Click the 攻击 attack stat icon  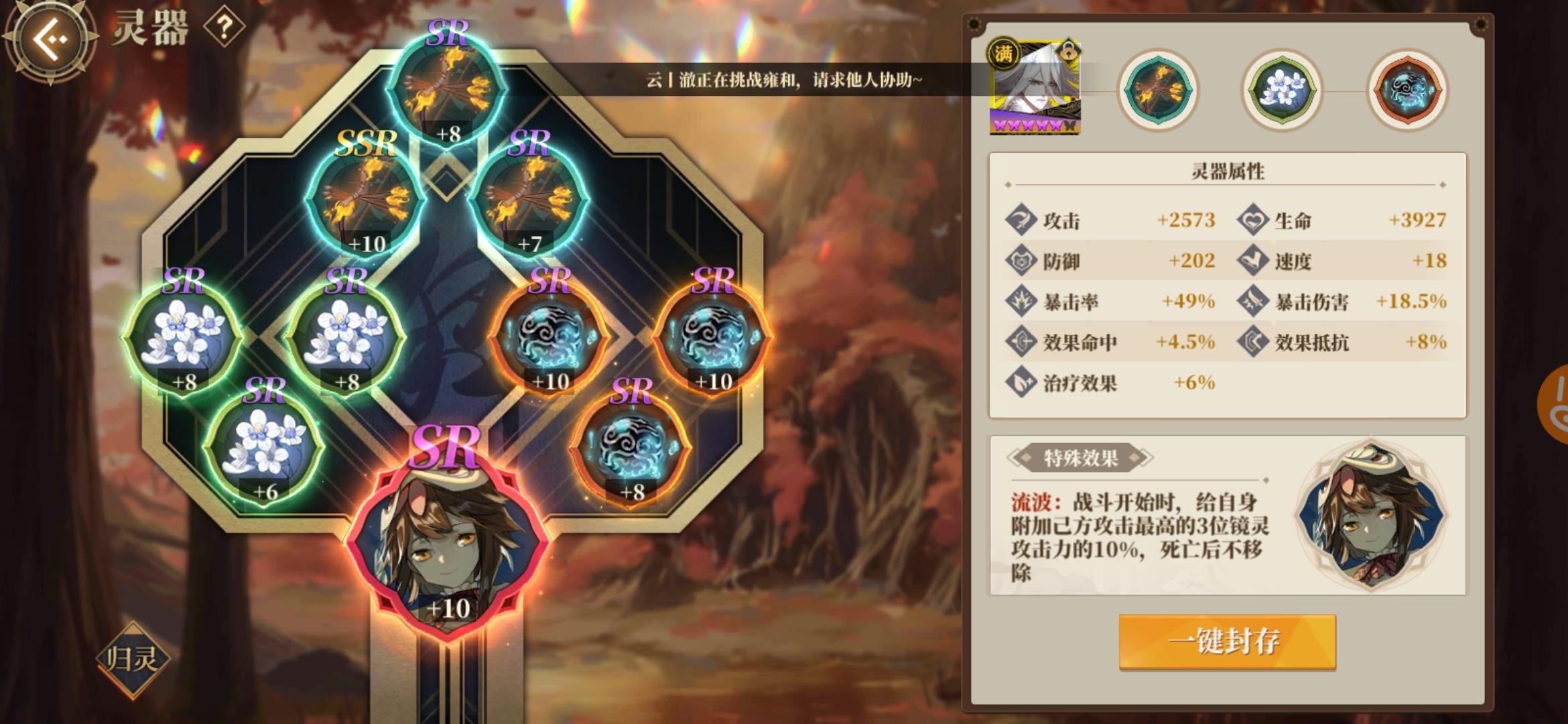pyautogui.click(x=1021, y=219)
